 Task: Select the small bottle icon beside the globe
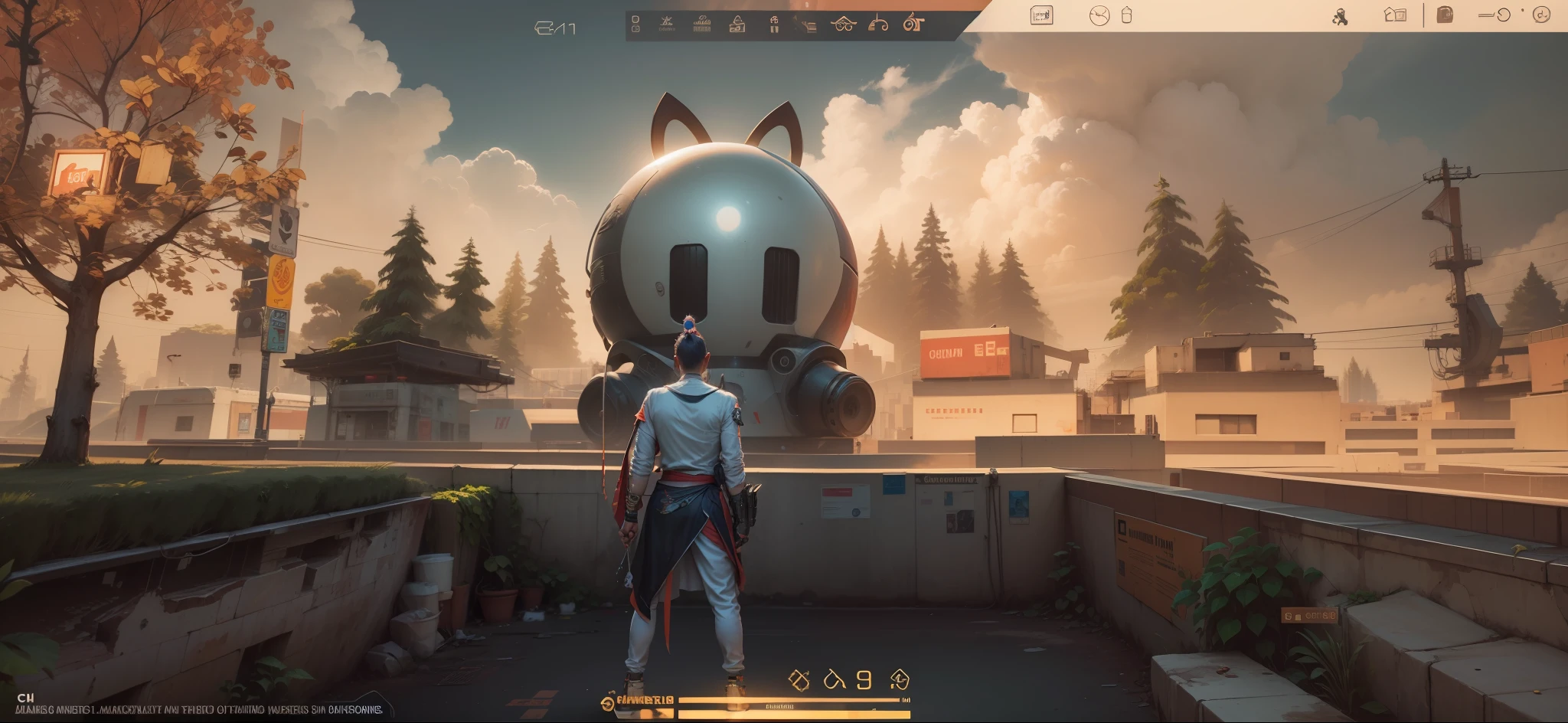tap(1126, 15)
